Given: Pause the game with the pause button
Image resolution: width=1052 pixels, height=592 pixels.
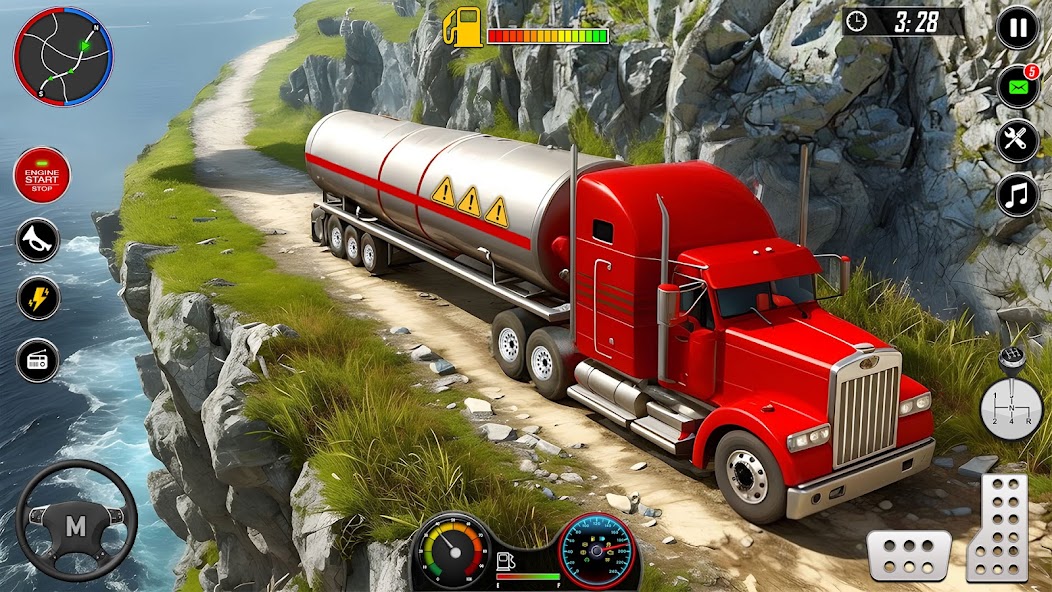Looking at the screenshot, I should tap(1017, 28).
